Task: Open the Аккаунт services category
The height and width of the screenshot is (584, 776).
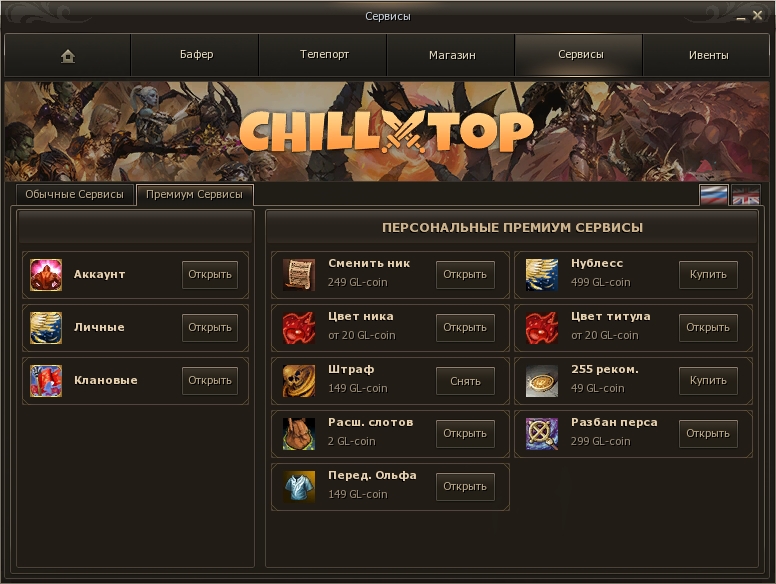Action: (210, 274)
